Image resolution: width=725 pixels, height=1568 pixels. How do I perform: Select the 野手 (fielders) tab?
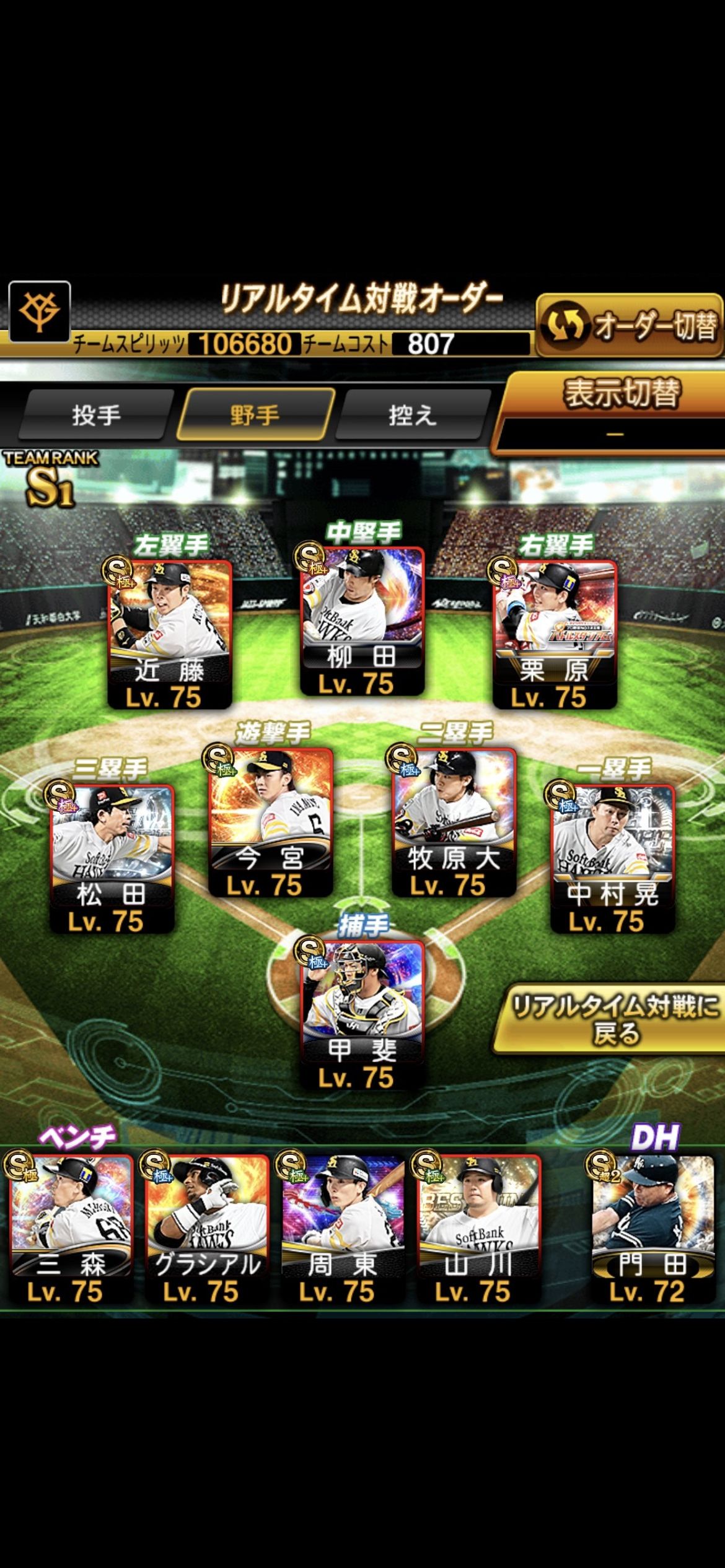pos(255,415)
